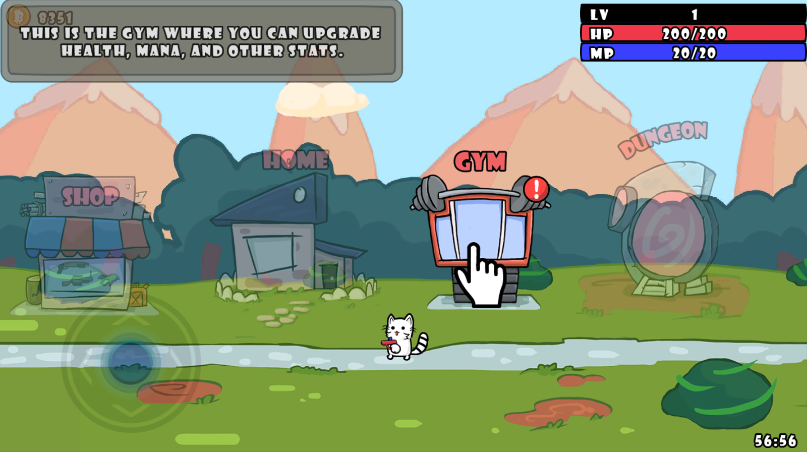Viewport: 807px width, 452px height.
Task: Dismiss the gym tutorial message box
Action: coord(201,41)
